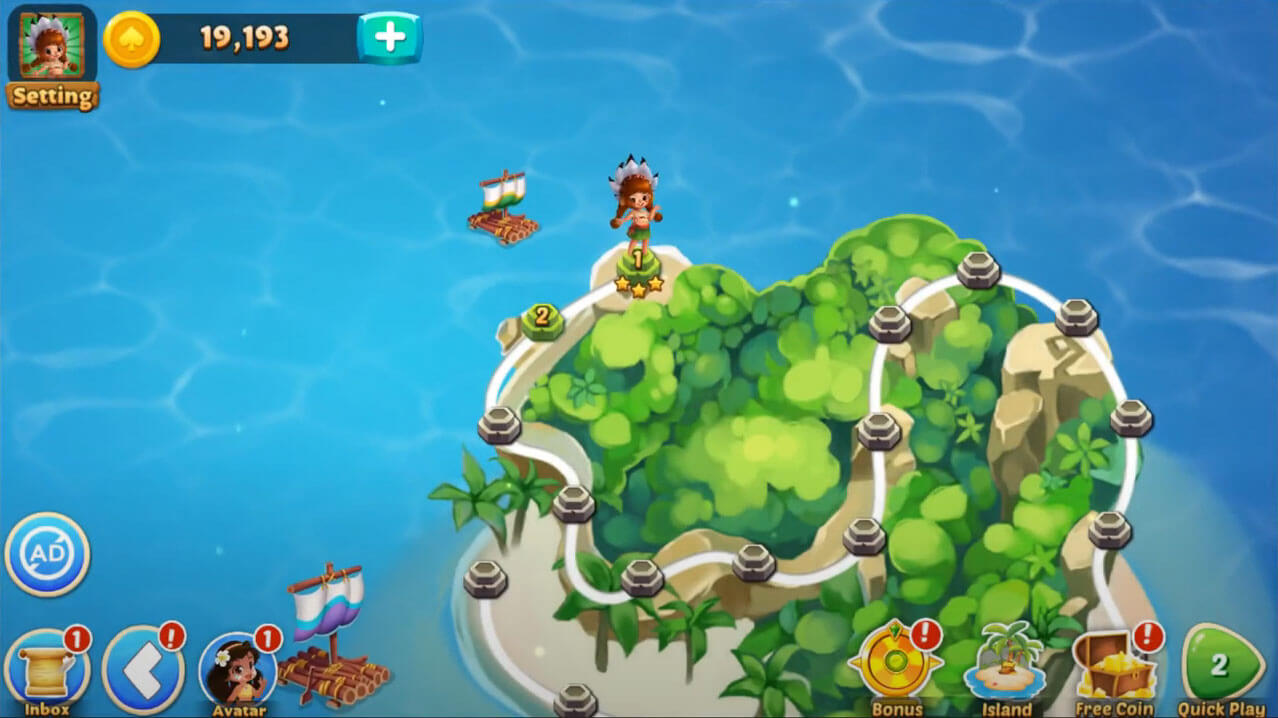Viewport: 1278px width, 718px height.
Task: Select level 1 node on the map
Action: 638,264
